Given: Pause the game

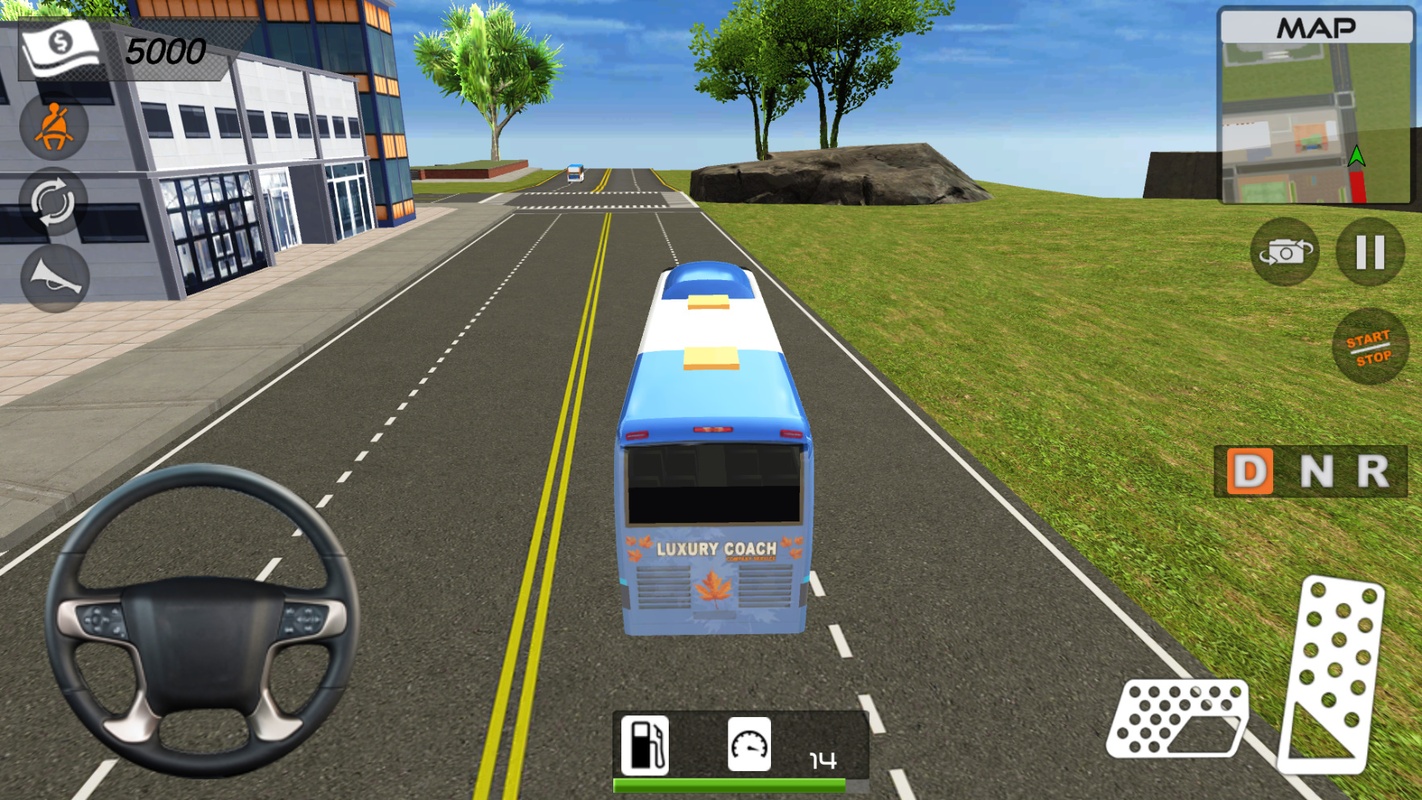Looking at the screenshot, I should [1370, 252].
